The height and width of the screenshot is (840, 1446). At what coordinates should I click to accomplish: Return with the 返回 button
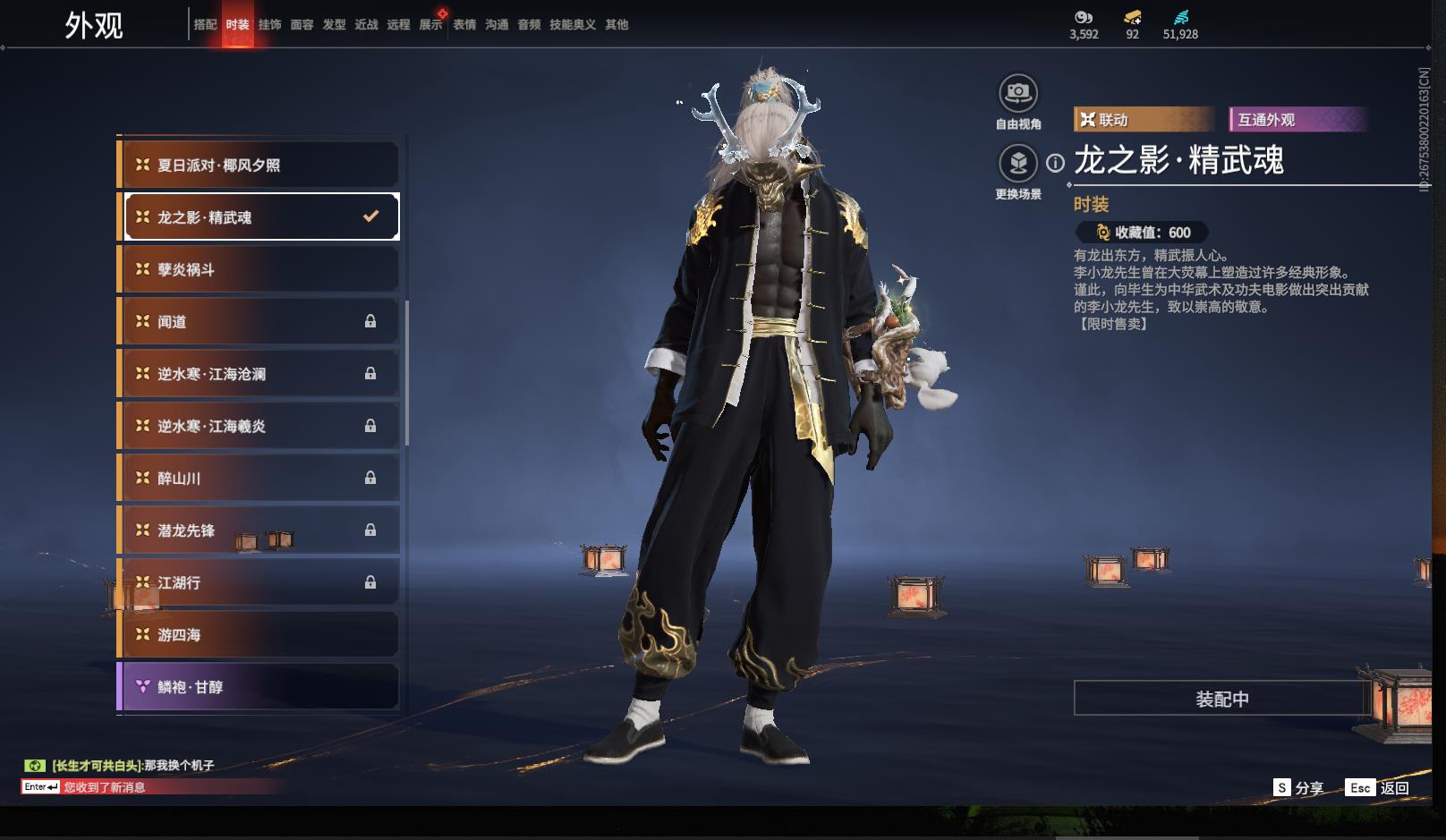[1381, 787]
